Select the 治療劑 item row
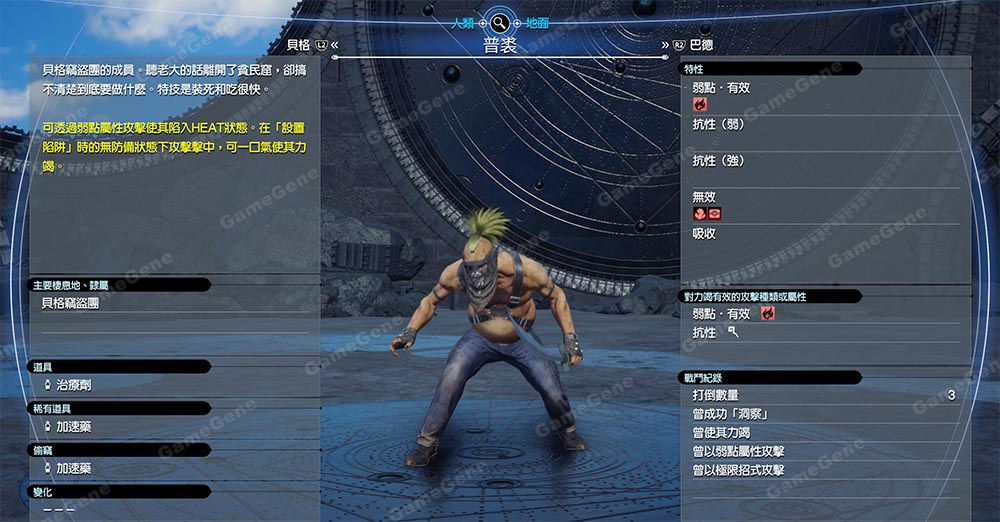The width and height of the screenshot is (1000, 522). (x=74, y=384)
